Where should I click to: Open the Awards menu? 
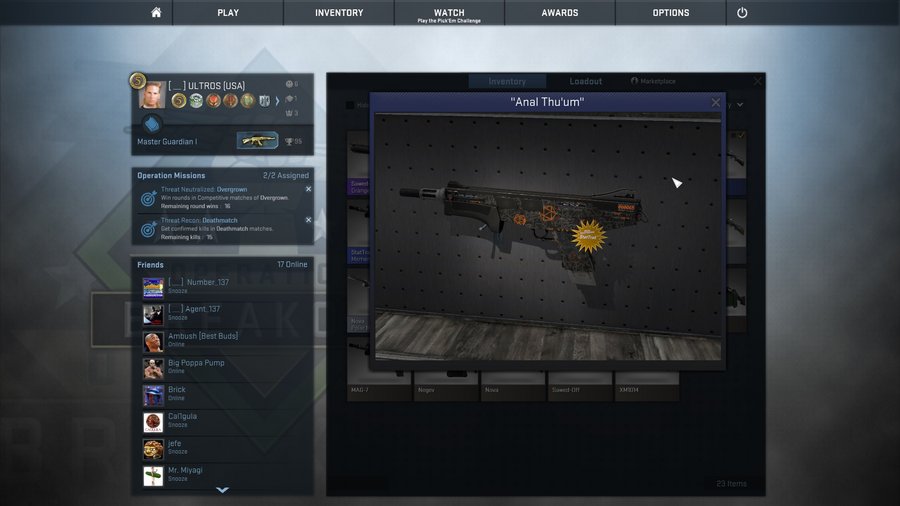click(x=560, y=13)
